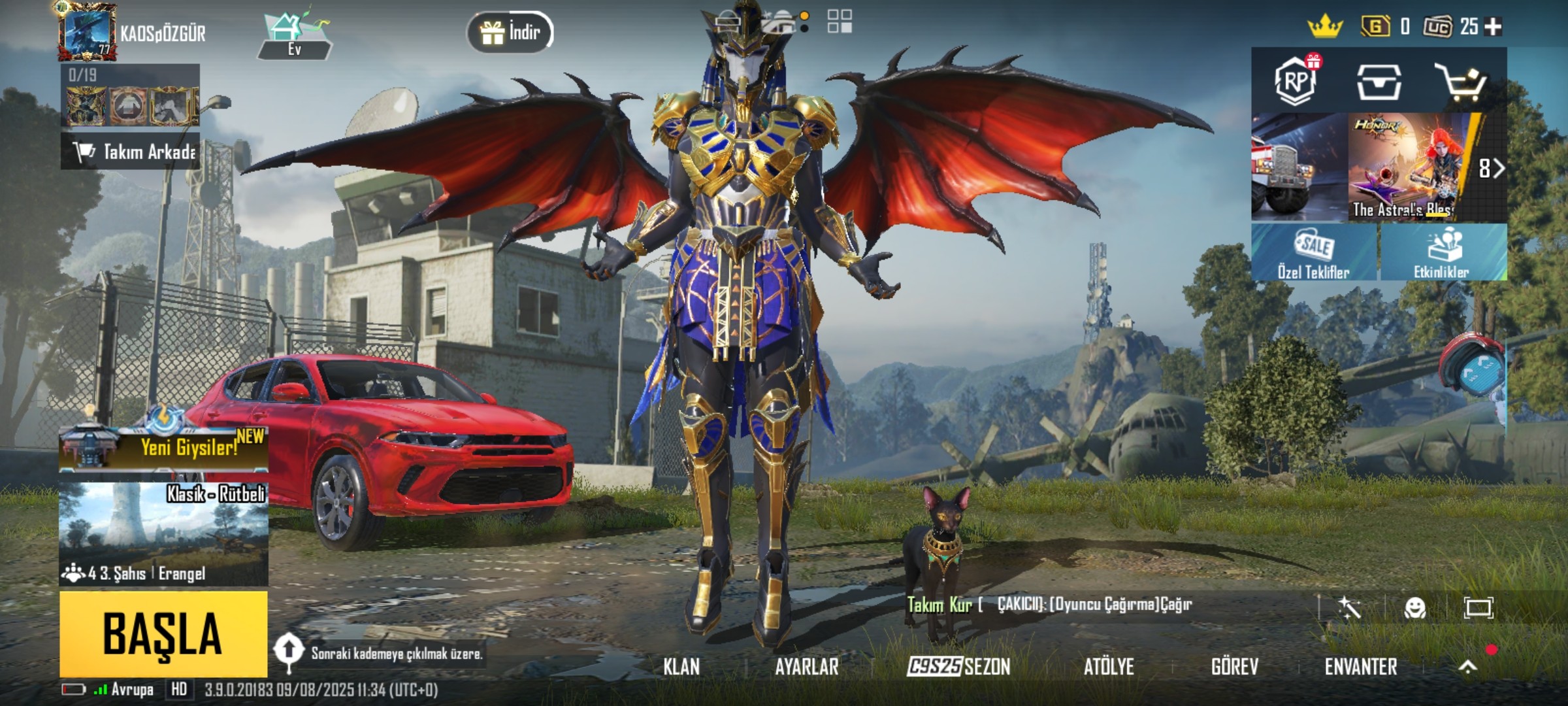
Task: Open Etkinlikler events
Action: (1442, 253)
